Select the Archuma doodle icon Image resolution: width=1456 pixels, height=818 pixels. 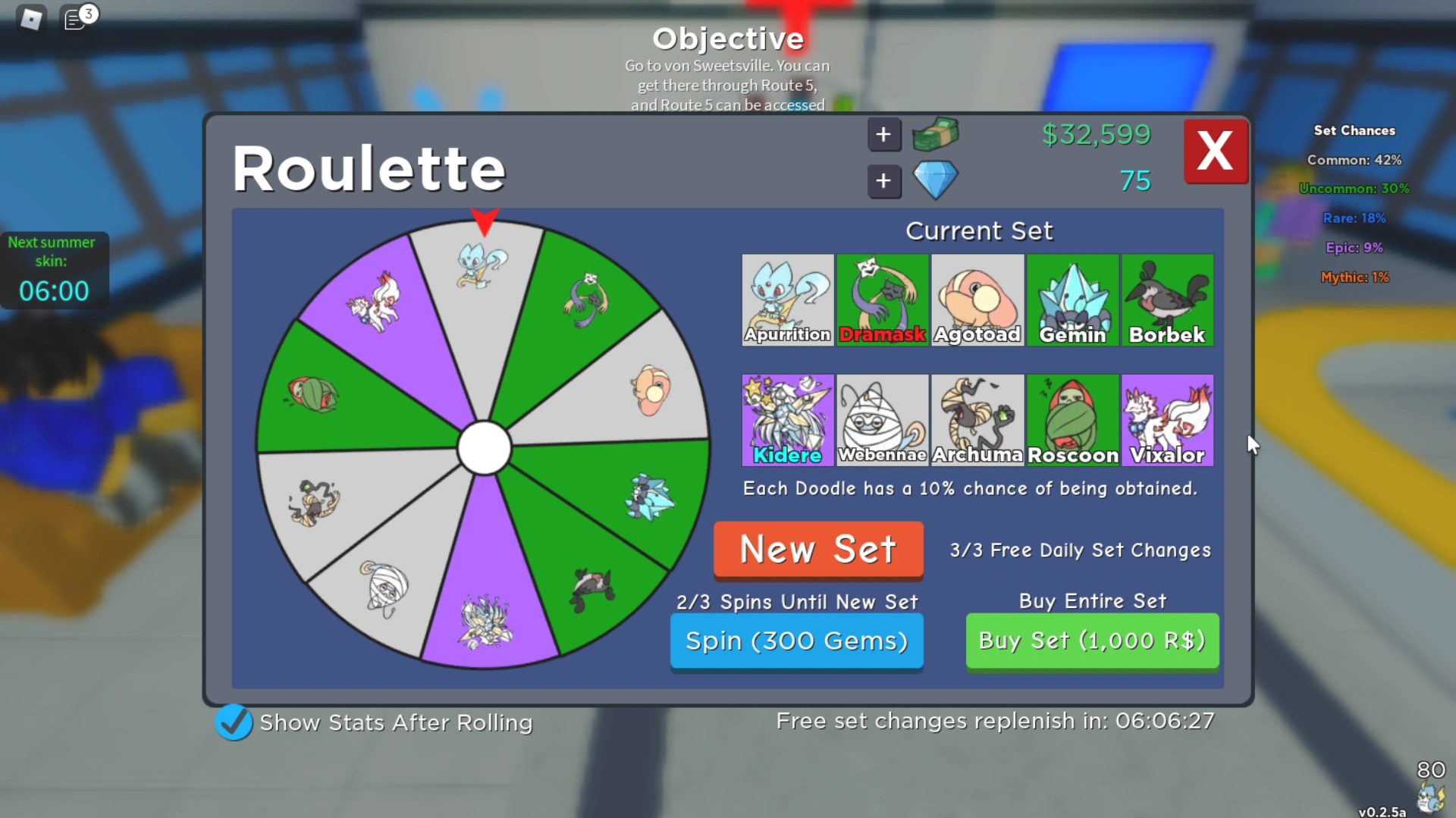click(977, 420)
